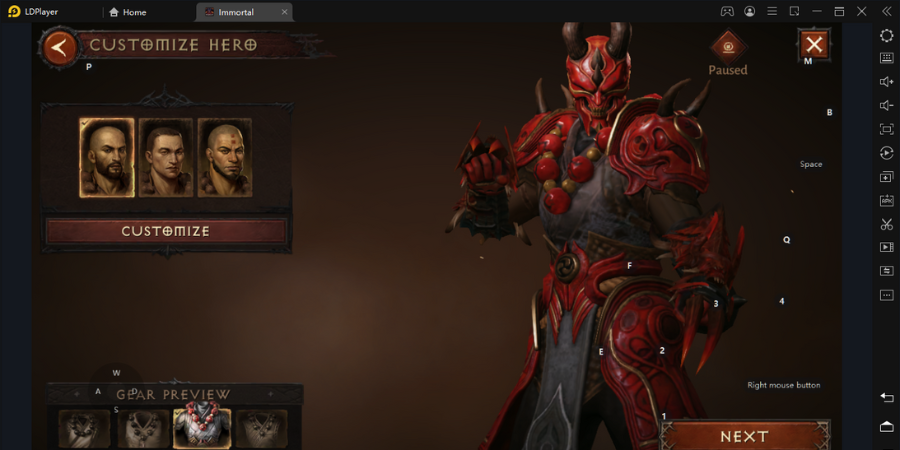Image resolution: width=900 pixels, height=450 pixels.
Task: Go back using the arrow button
Action: pos(60,47)
